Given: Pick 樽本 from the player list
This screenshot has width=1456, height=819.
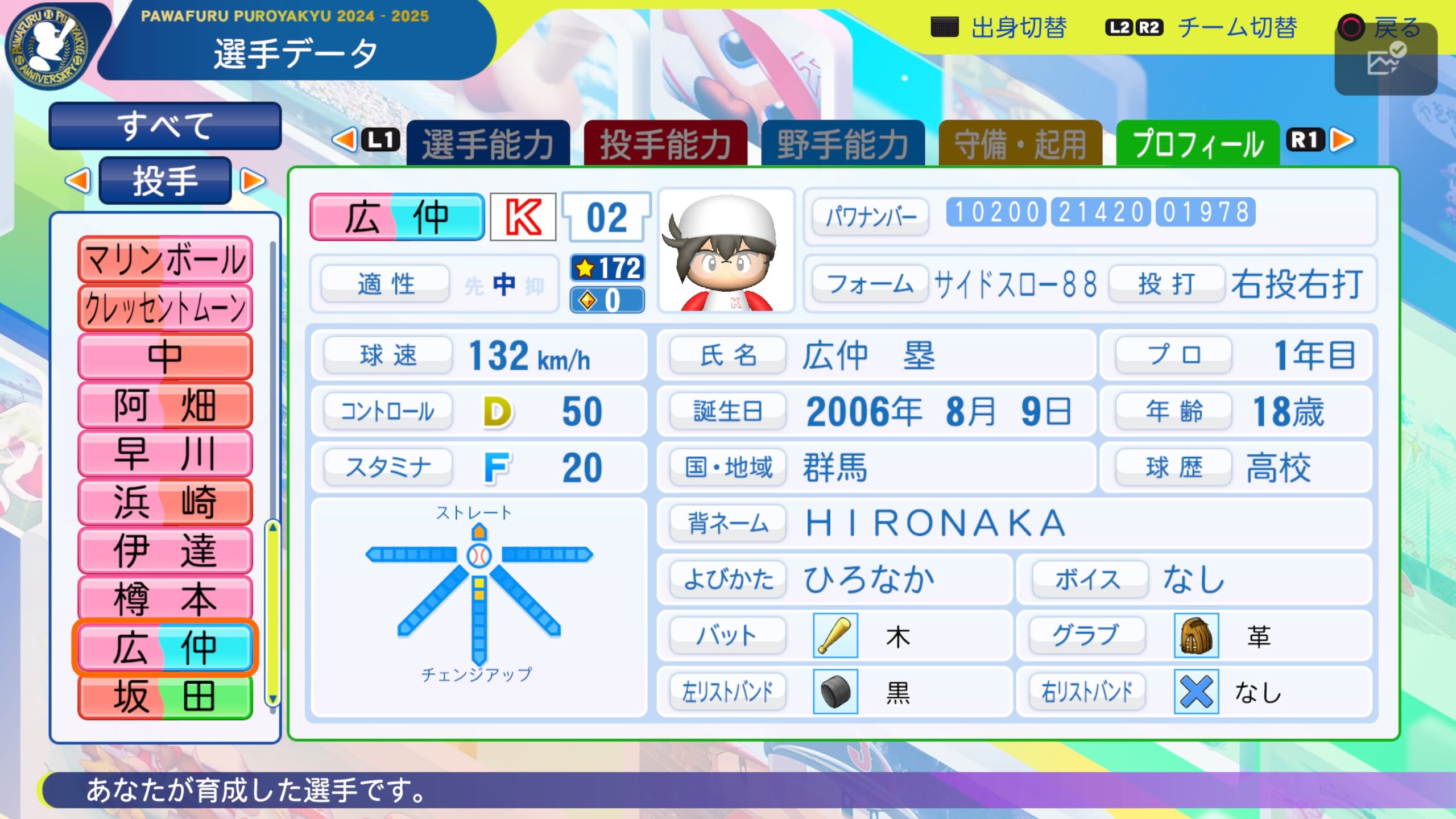Looking at the screenshot, I should pos(165,598).
